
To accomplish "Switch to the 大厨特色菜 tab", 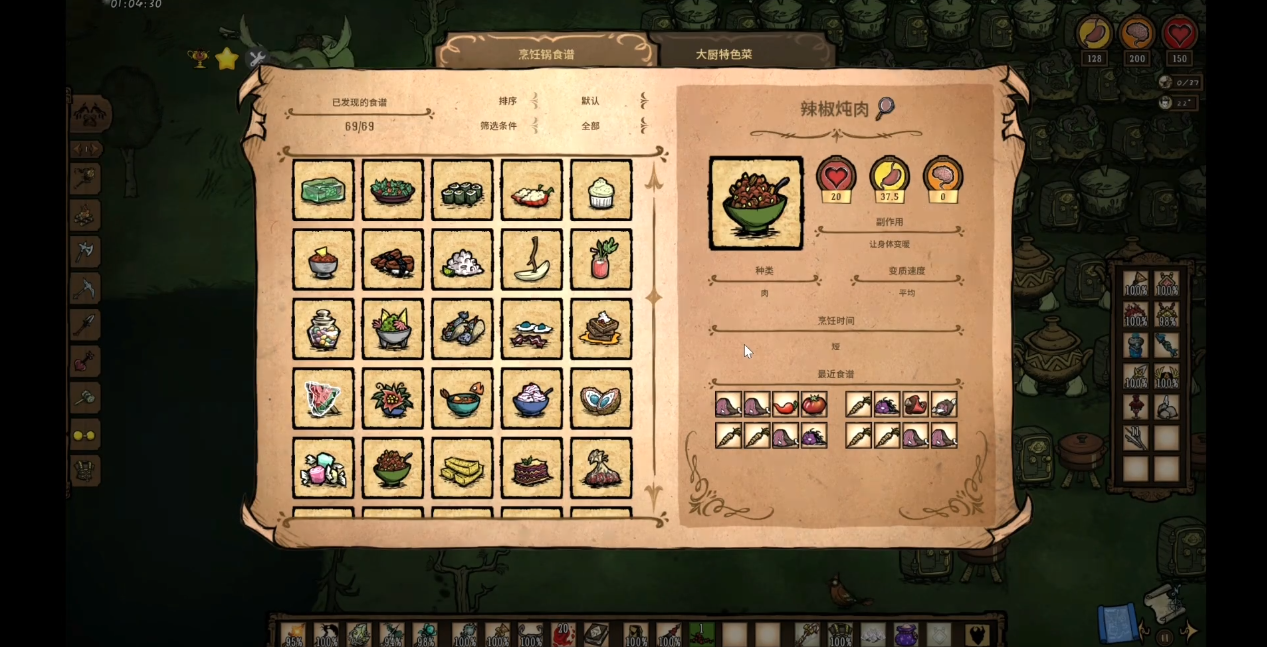I will click(x=723, y=54).
